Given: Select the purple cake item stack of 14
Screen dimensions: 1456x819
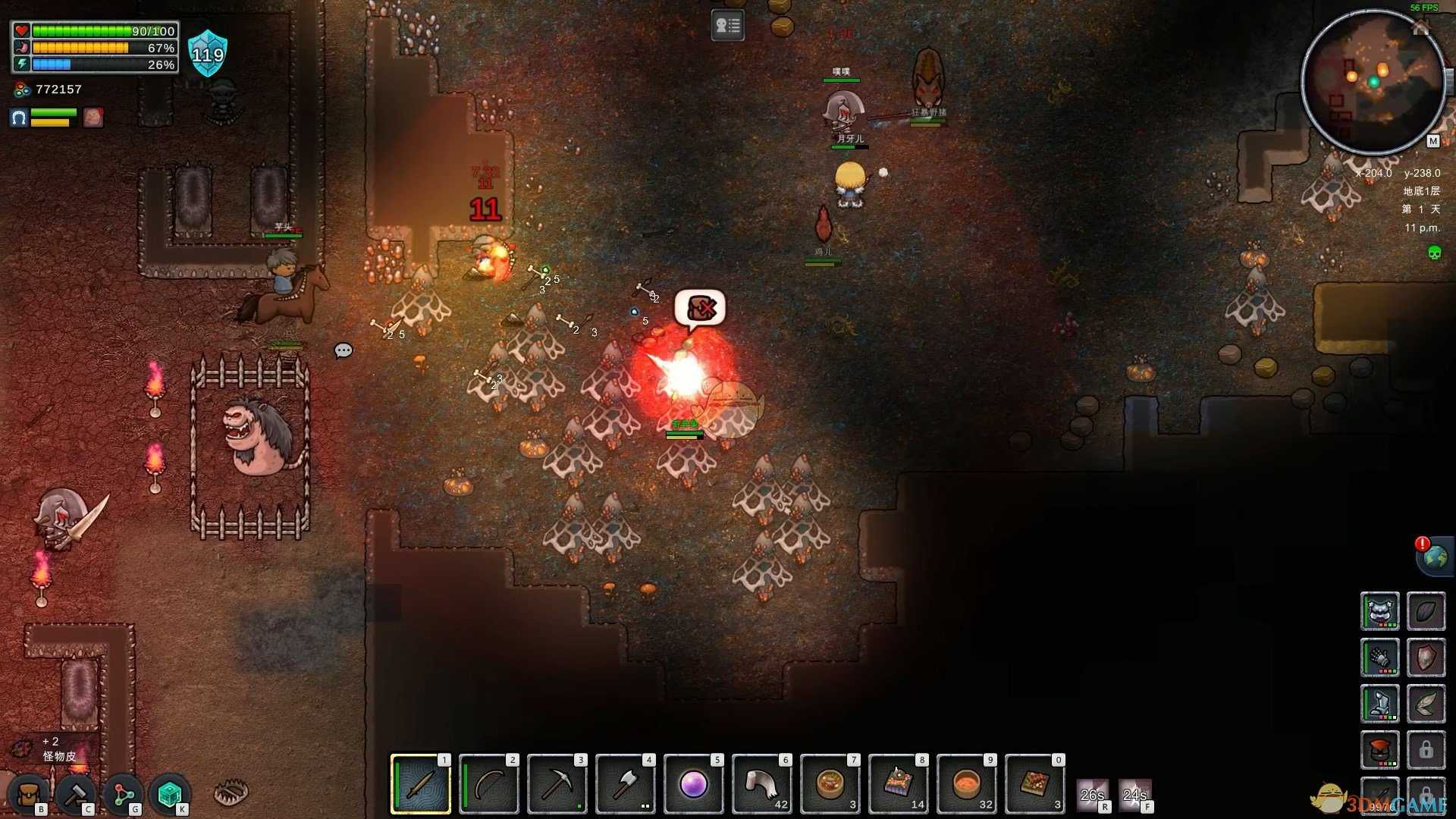Looking at the screenshot, I should click(x=899, y=784).
